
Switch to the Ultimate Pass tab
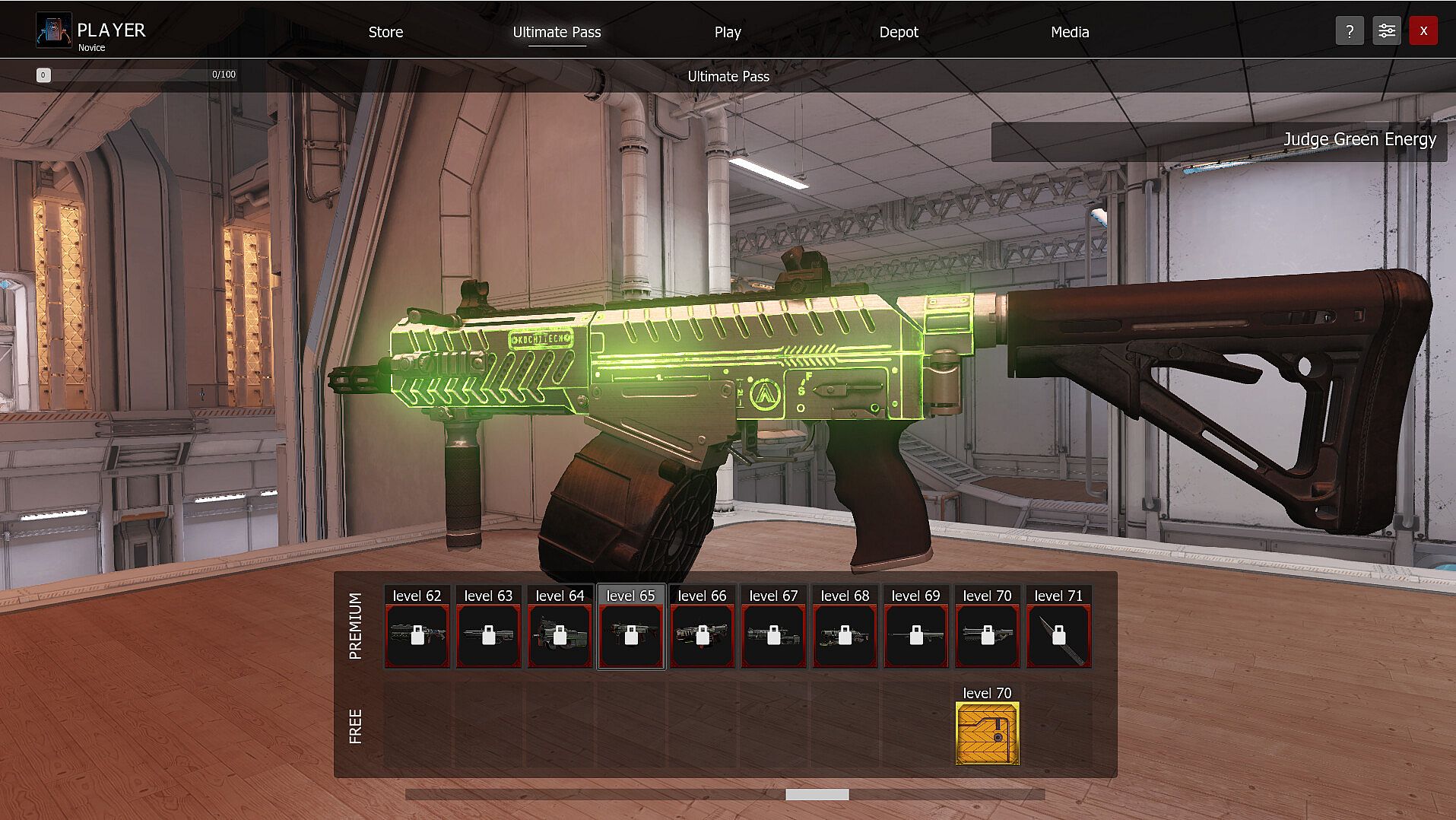[557, 32]
